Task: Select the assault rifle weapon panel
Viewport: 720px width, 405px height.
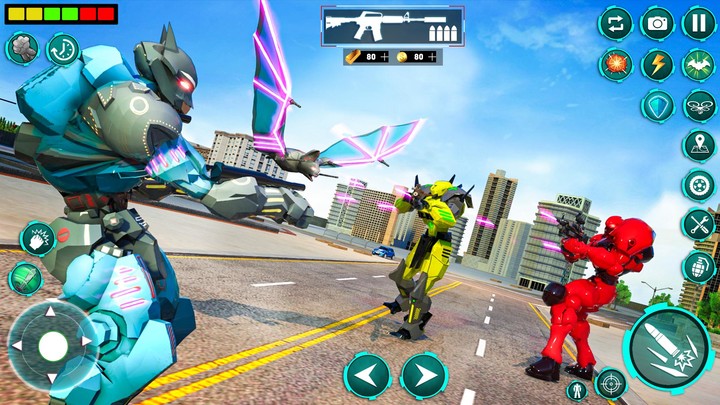Action: (392, 26)
